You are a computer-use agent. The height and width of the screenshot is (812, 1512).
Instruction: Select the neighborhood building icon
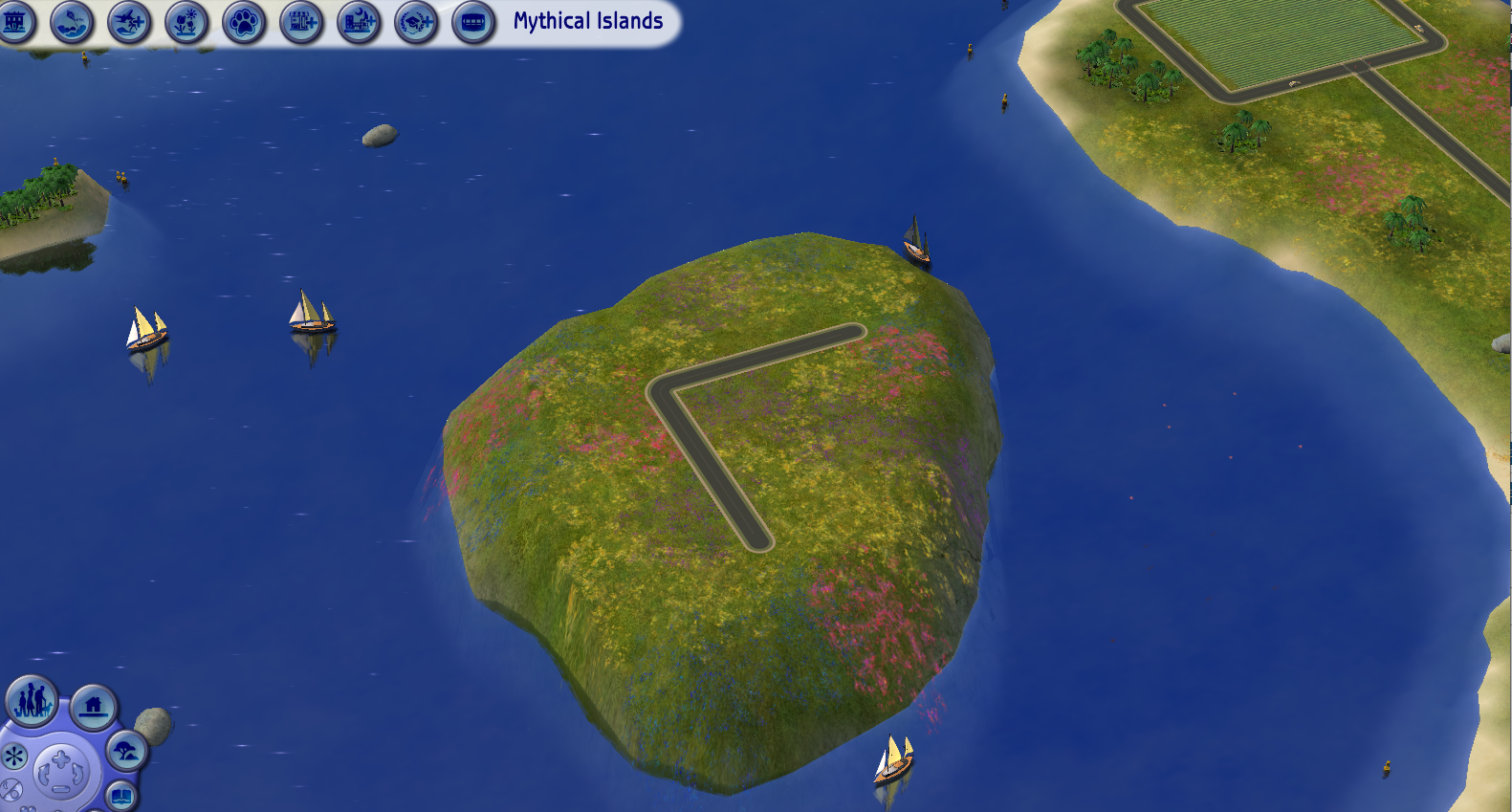pos(16,22)
